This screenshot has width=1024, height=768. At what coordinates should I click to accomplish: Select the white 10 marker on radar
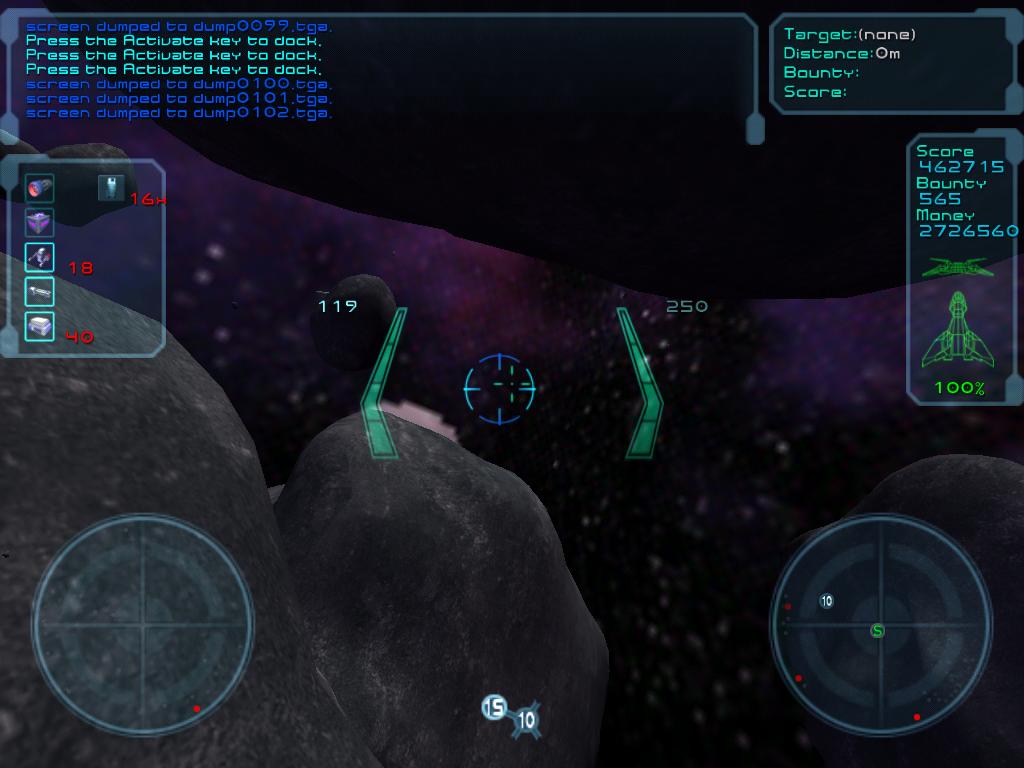(826, 601)
